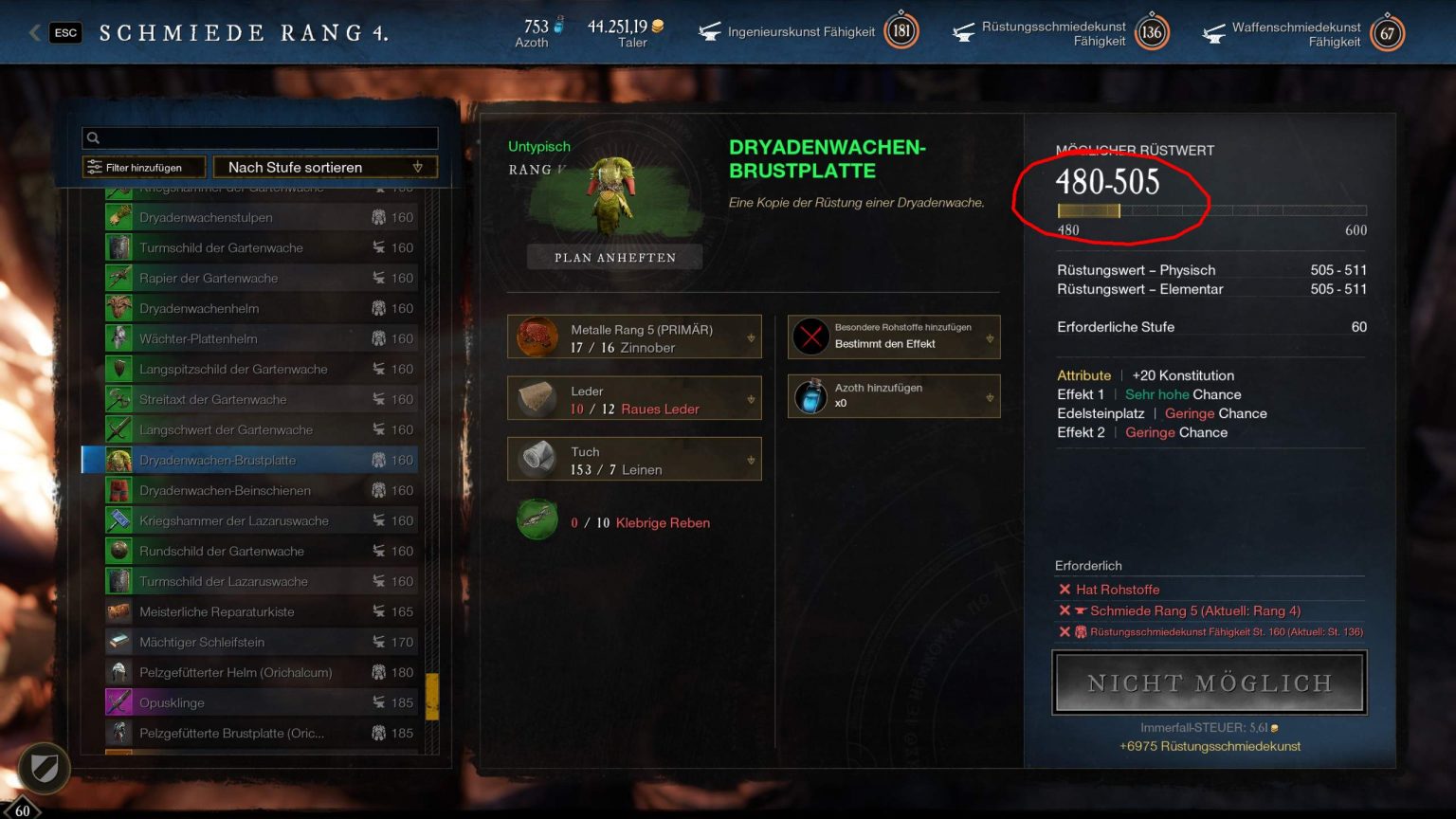Click the Raues Leder ingredient icon

(x=538, y=397)
